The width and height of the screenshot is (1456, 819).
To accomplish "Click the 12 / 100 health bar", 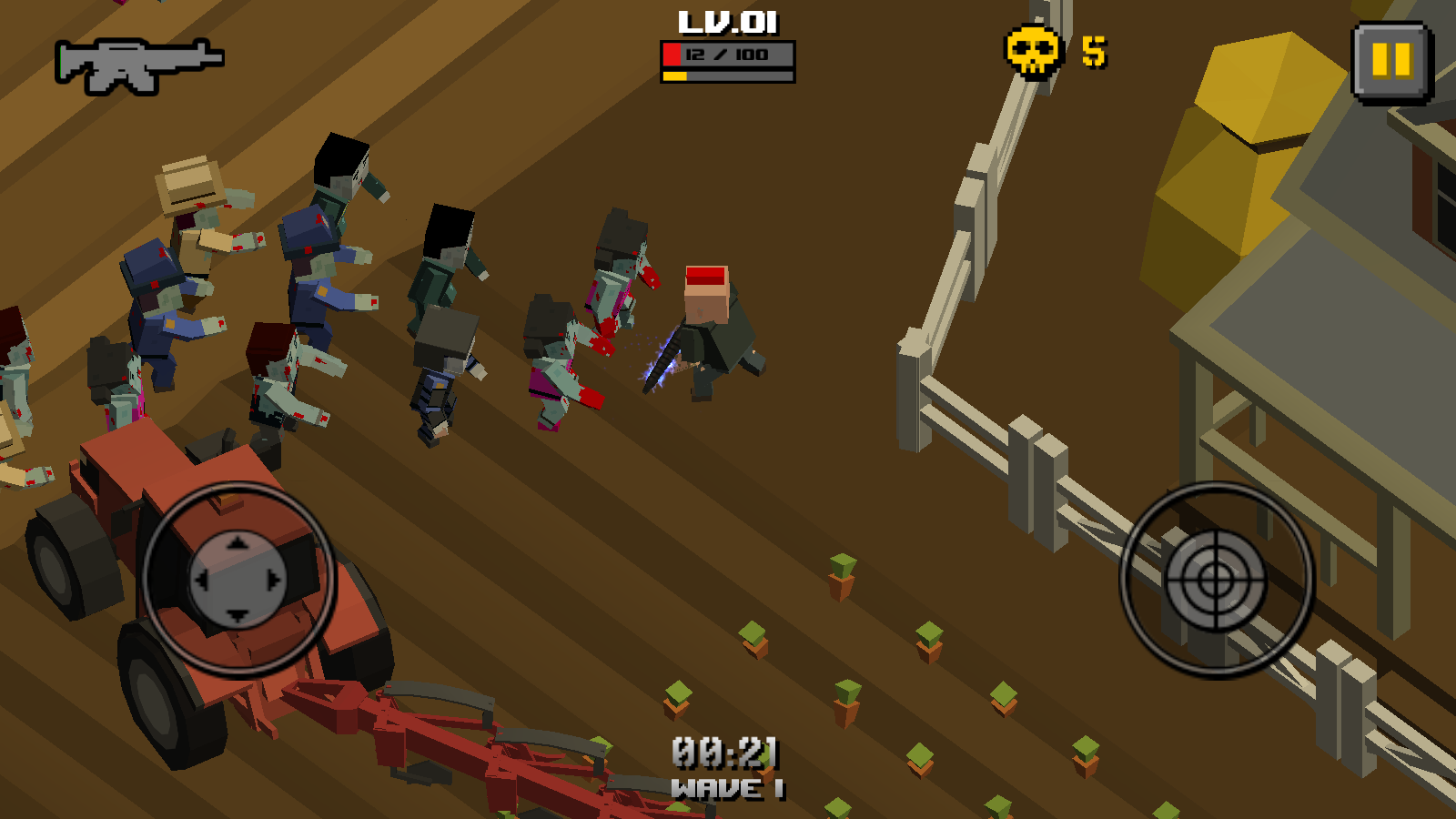I will click(728, 52).
